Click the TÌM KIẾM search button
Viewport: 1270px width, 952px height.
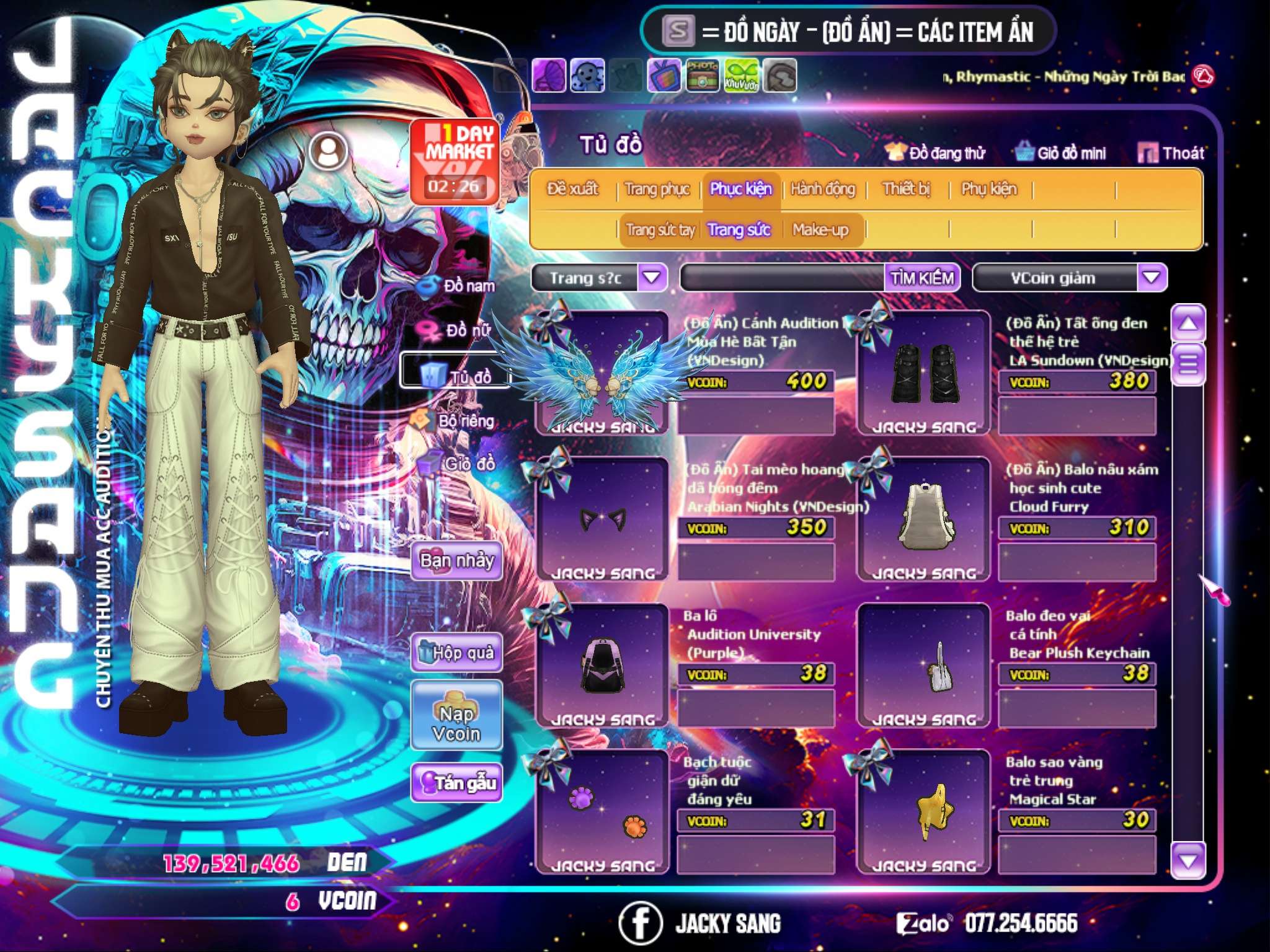(921, 278)
